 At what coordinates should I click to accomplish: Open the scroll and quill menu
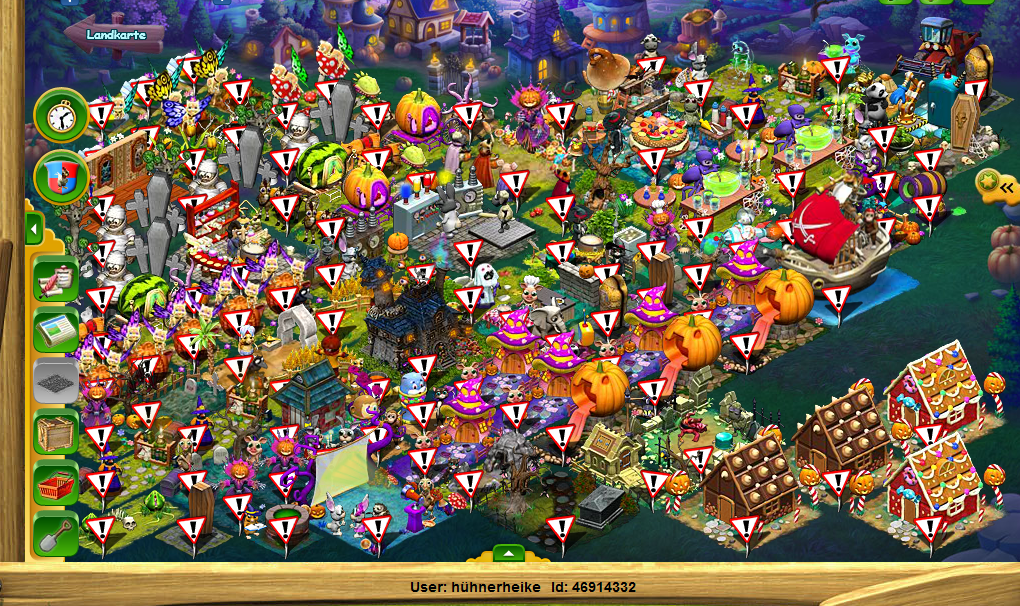56,280
